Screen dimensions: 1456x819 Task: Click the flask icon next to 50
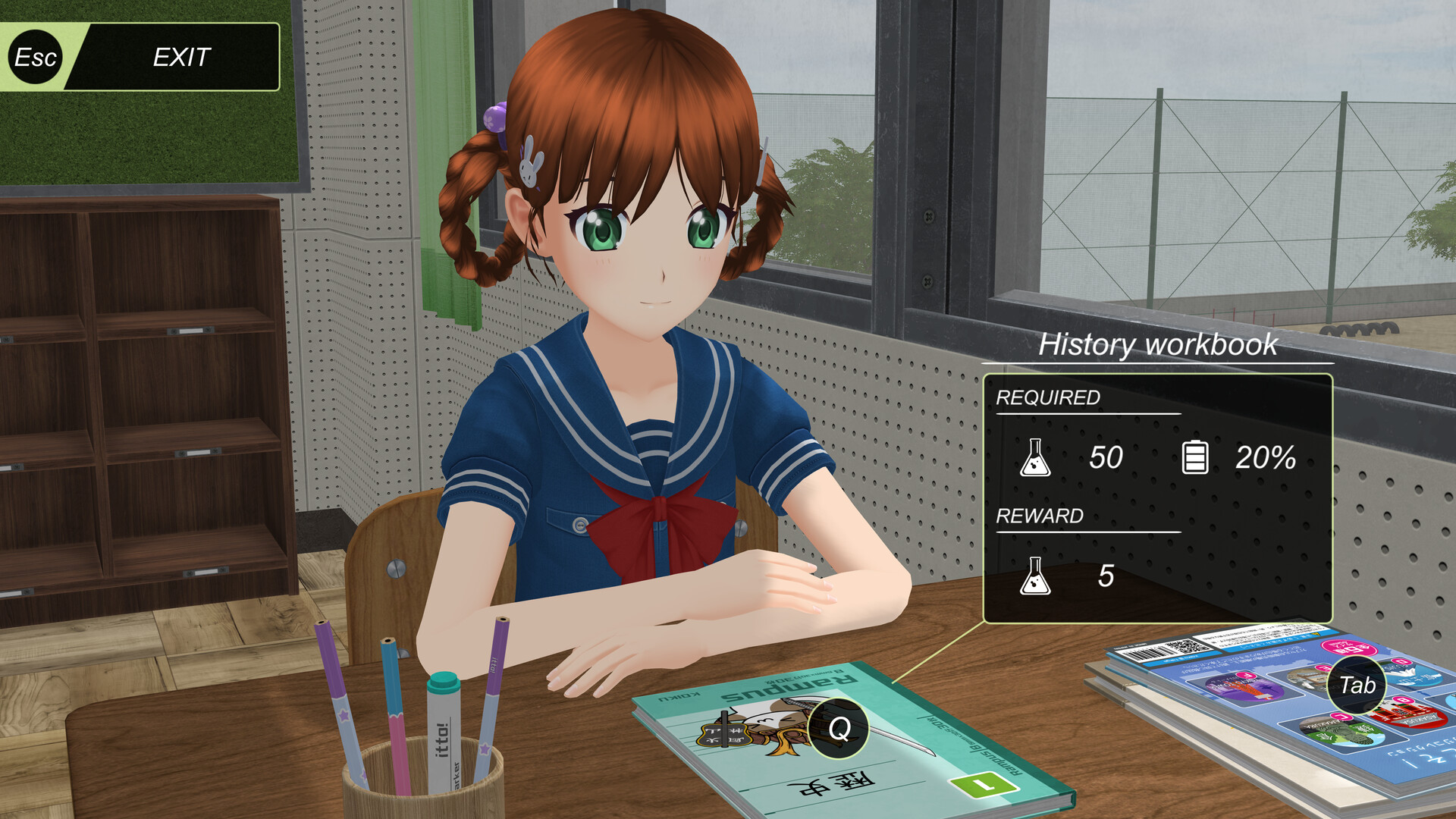pos(1037,456)
